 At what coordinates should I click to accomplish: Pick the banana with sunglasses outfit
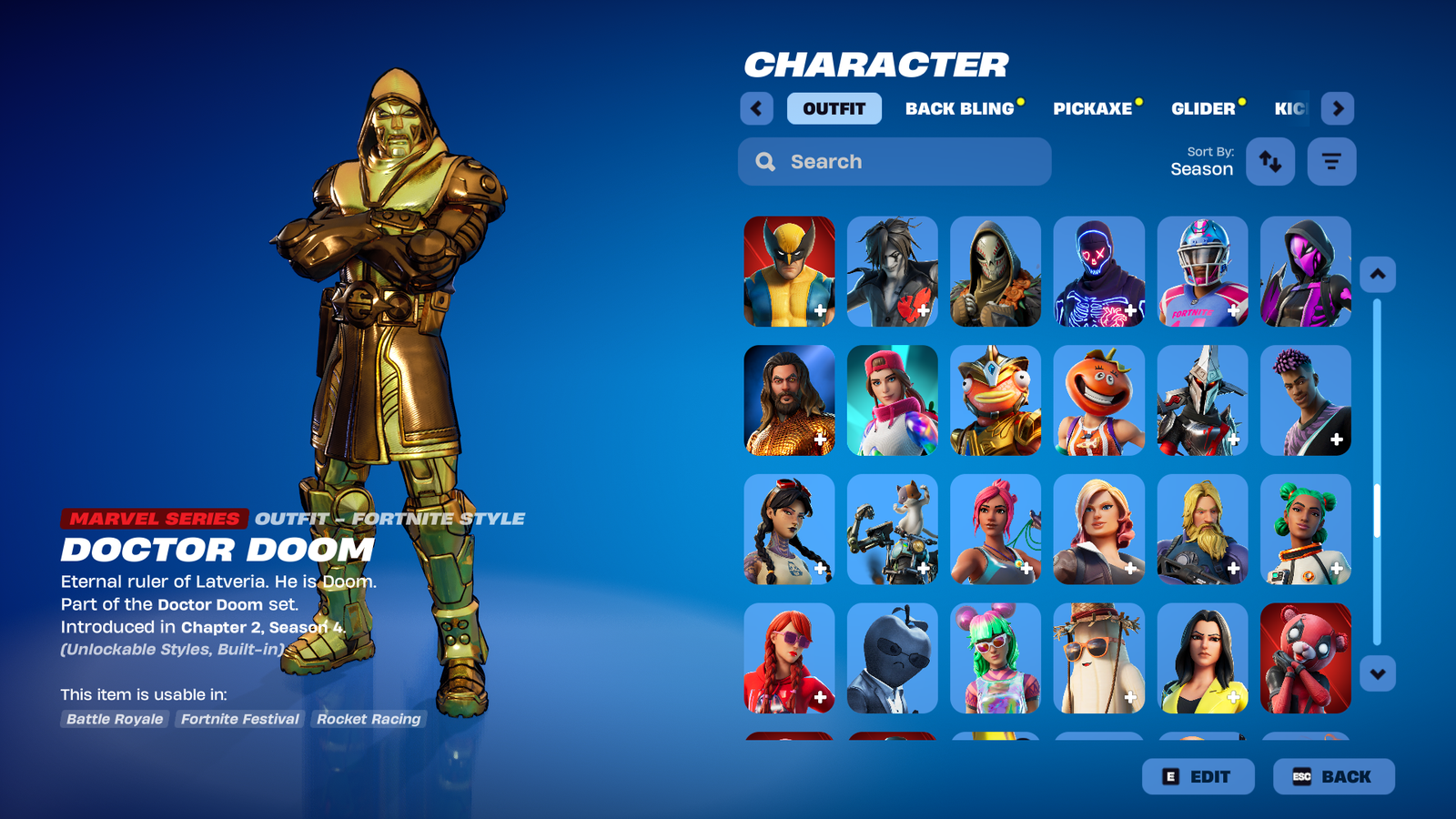(1098, 658)
